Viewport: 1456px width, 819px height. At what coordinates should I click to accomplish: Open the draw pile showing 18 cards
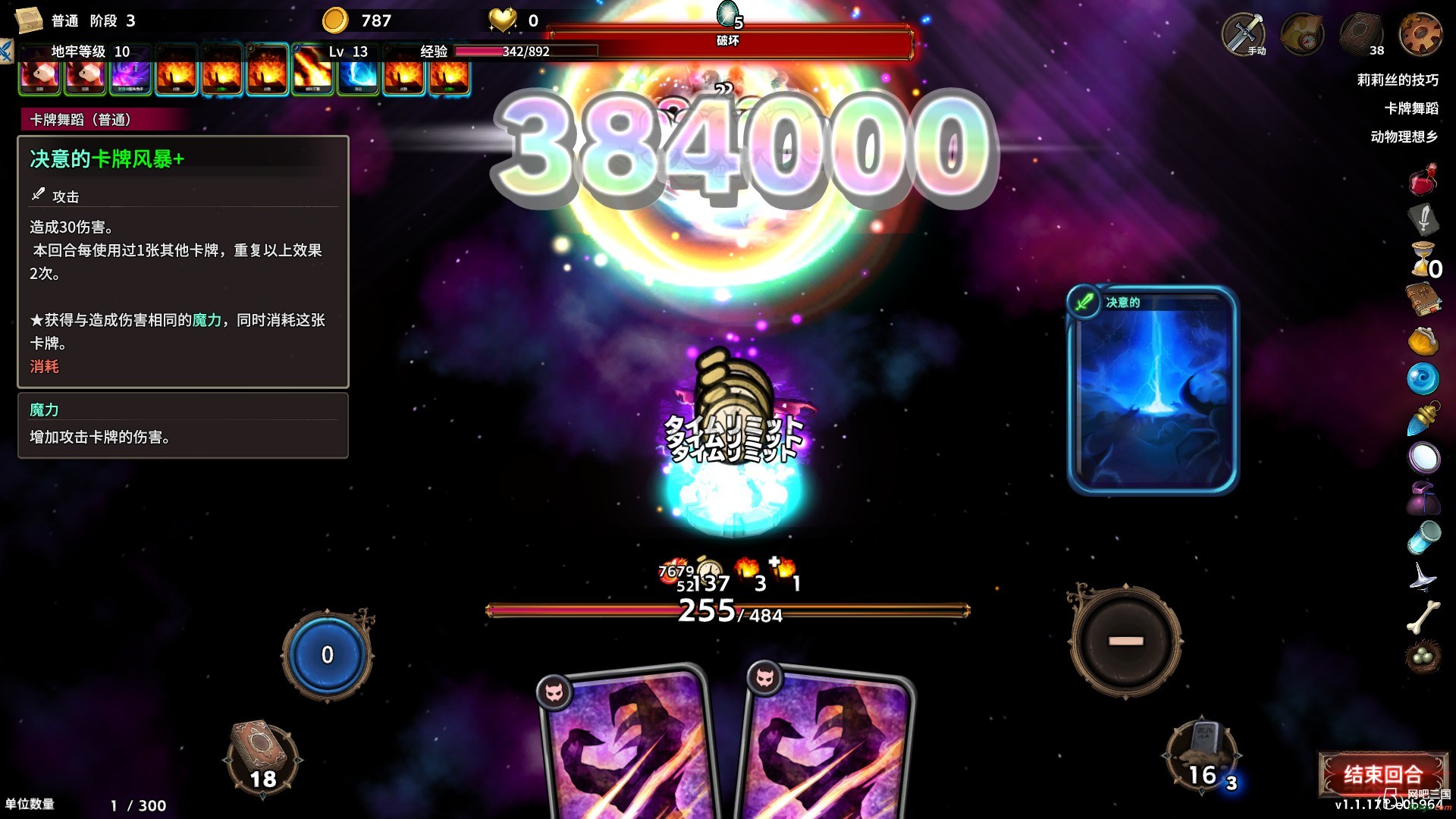tap(262, 758)
